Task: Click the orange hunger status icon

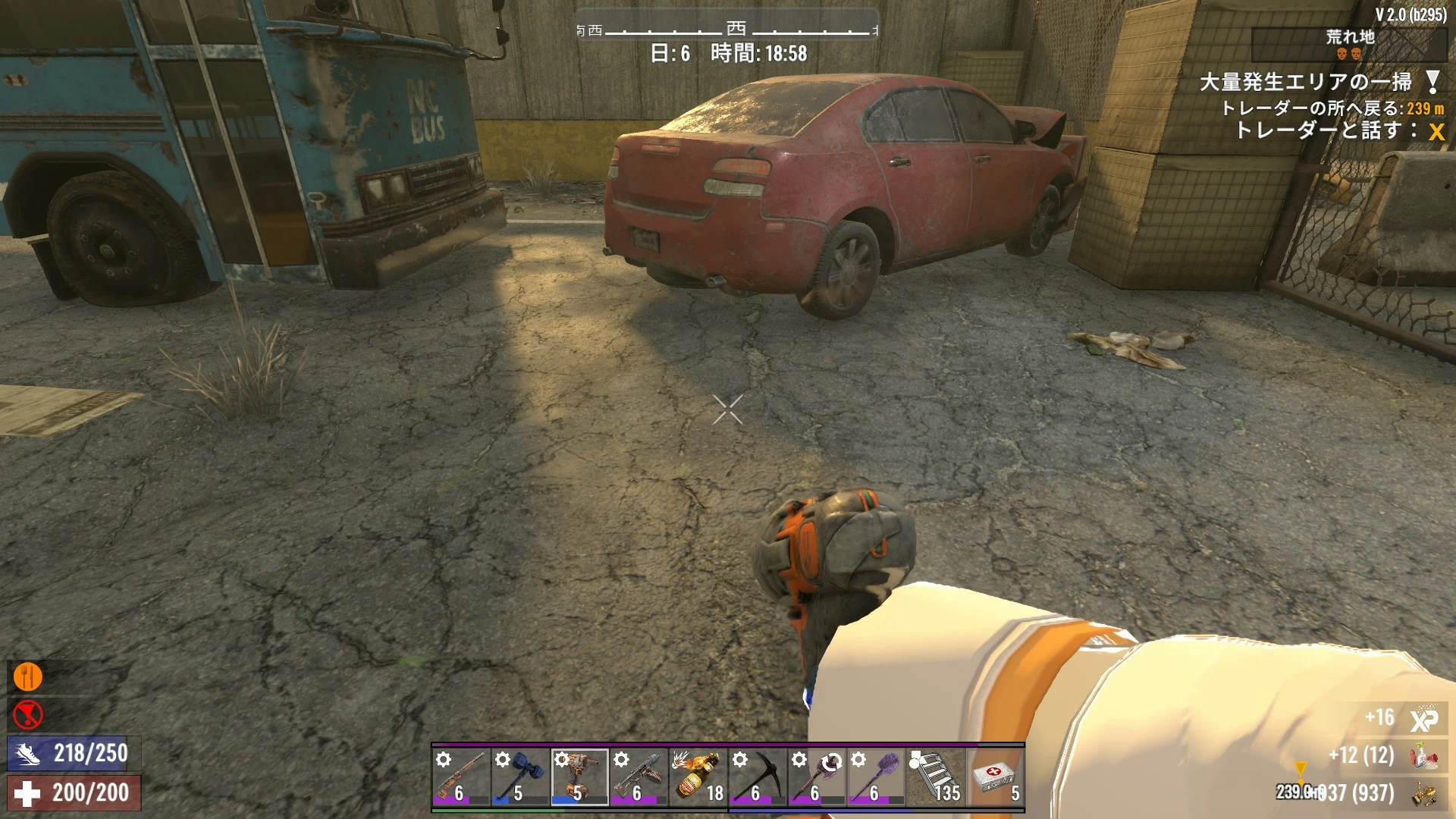Action: click(x=28, y=676)
